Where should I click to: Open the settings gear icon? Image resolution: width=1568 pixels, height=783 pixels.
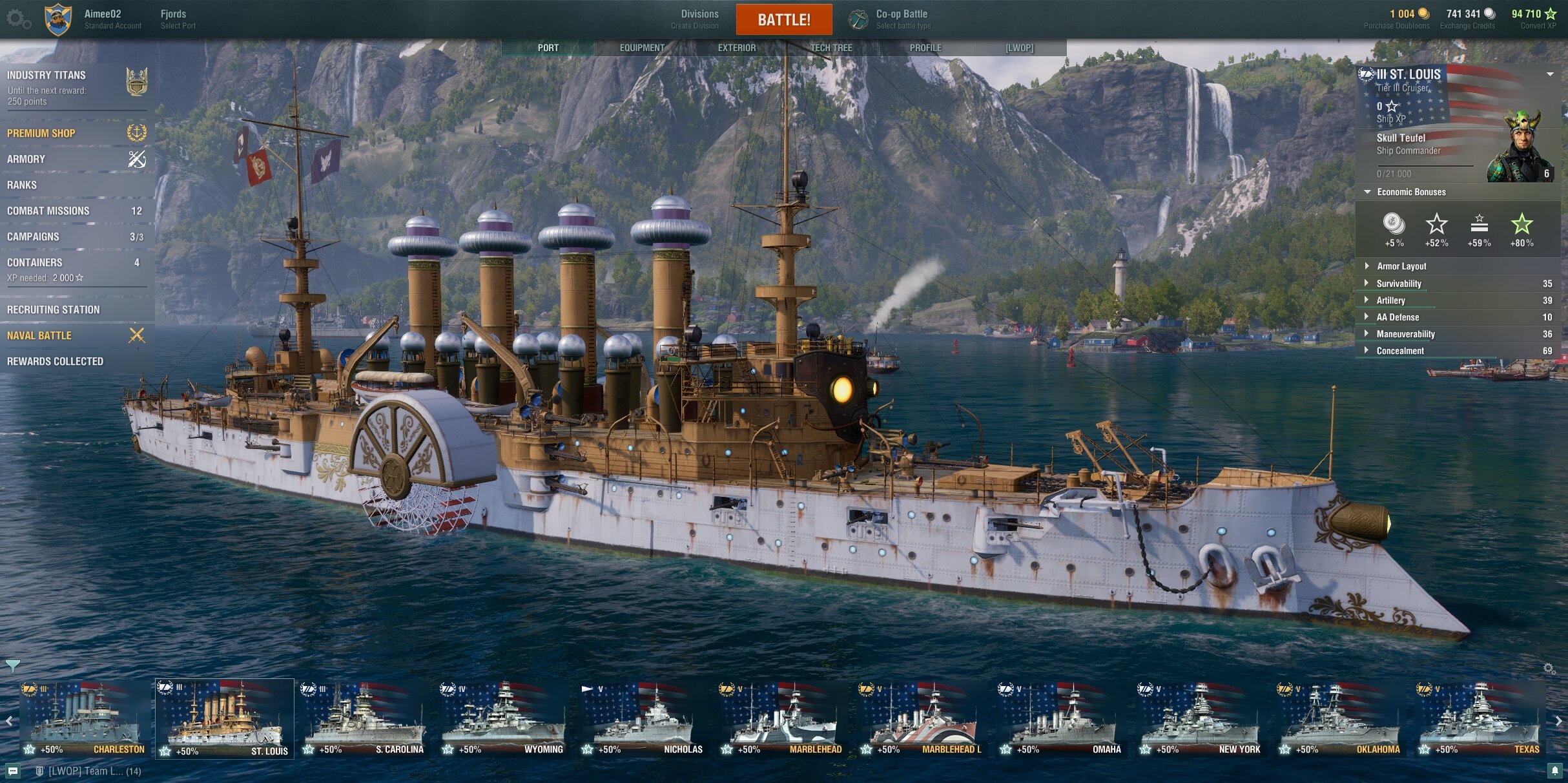coord(18,19)
